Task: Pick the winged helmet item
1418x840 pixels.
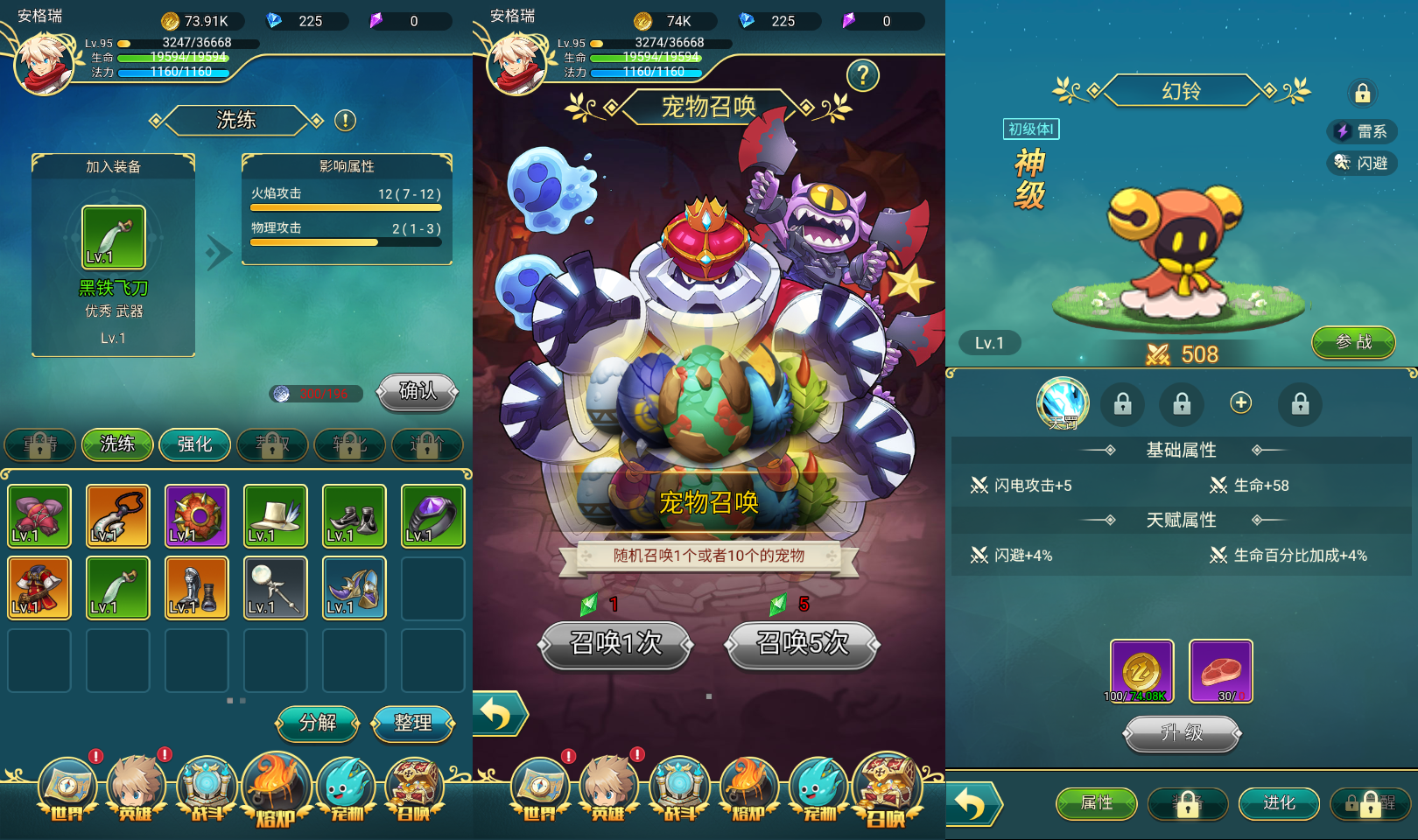Action: point(354,588)
